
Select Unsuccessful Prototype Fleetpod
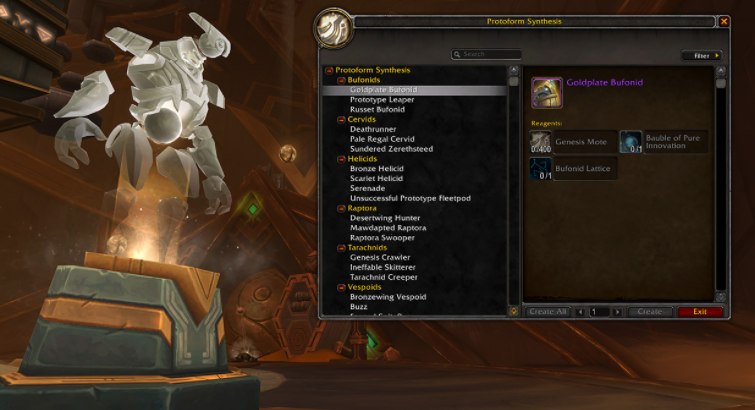tap(410, 198)
